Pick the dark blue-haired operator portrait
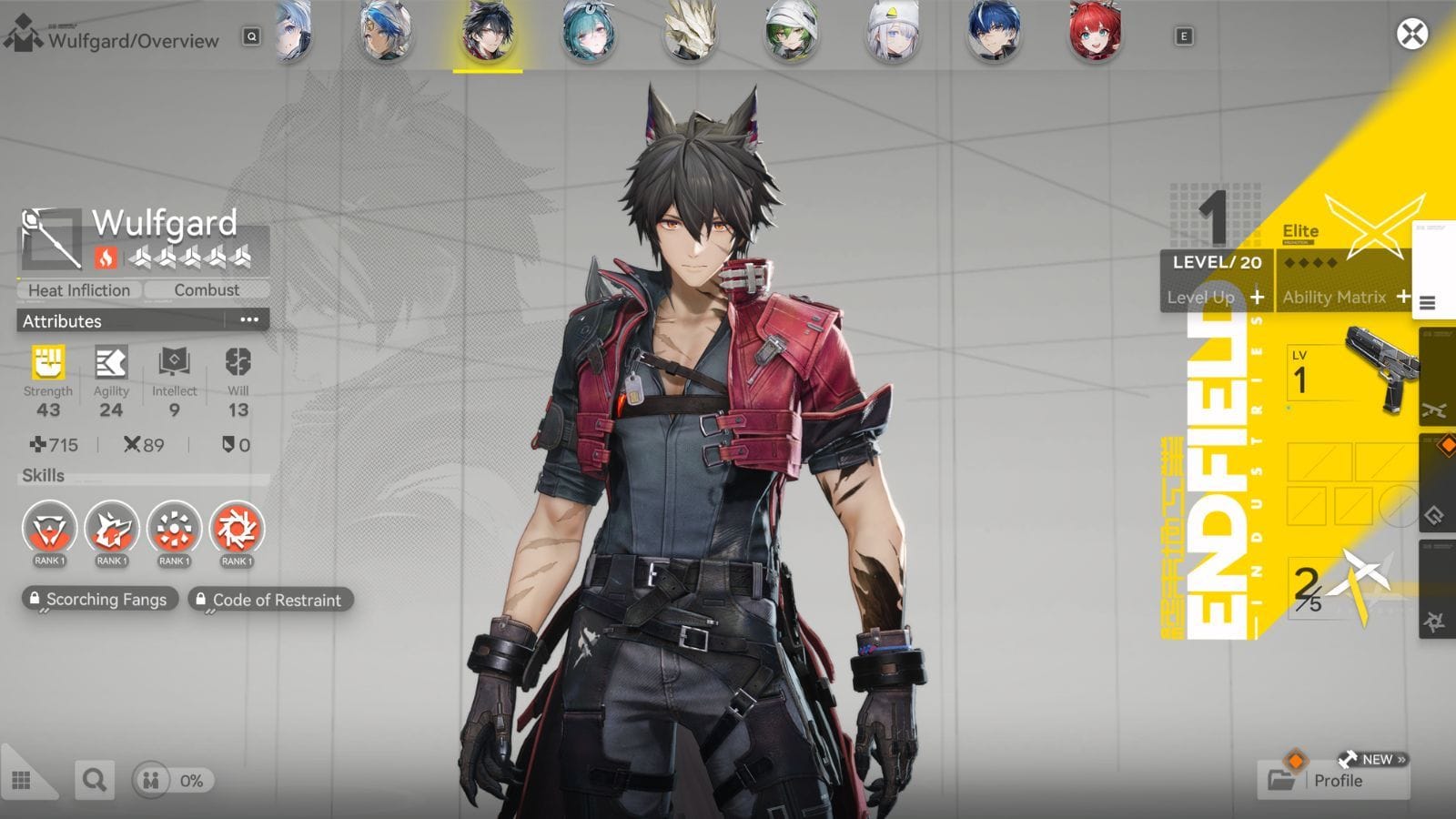The image size is (1456, 819). click(993, 33)
